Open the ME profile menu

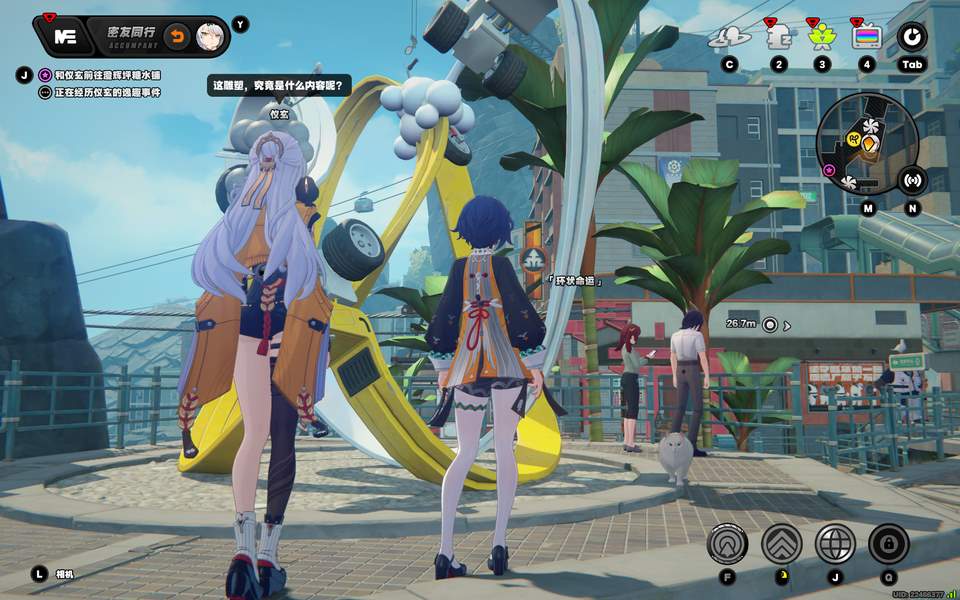click(66, 36)
